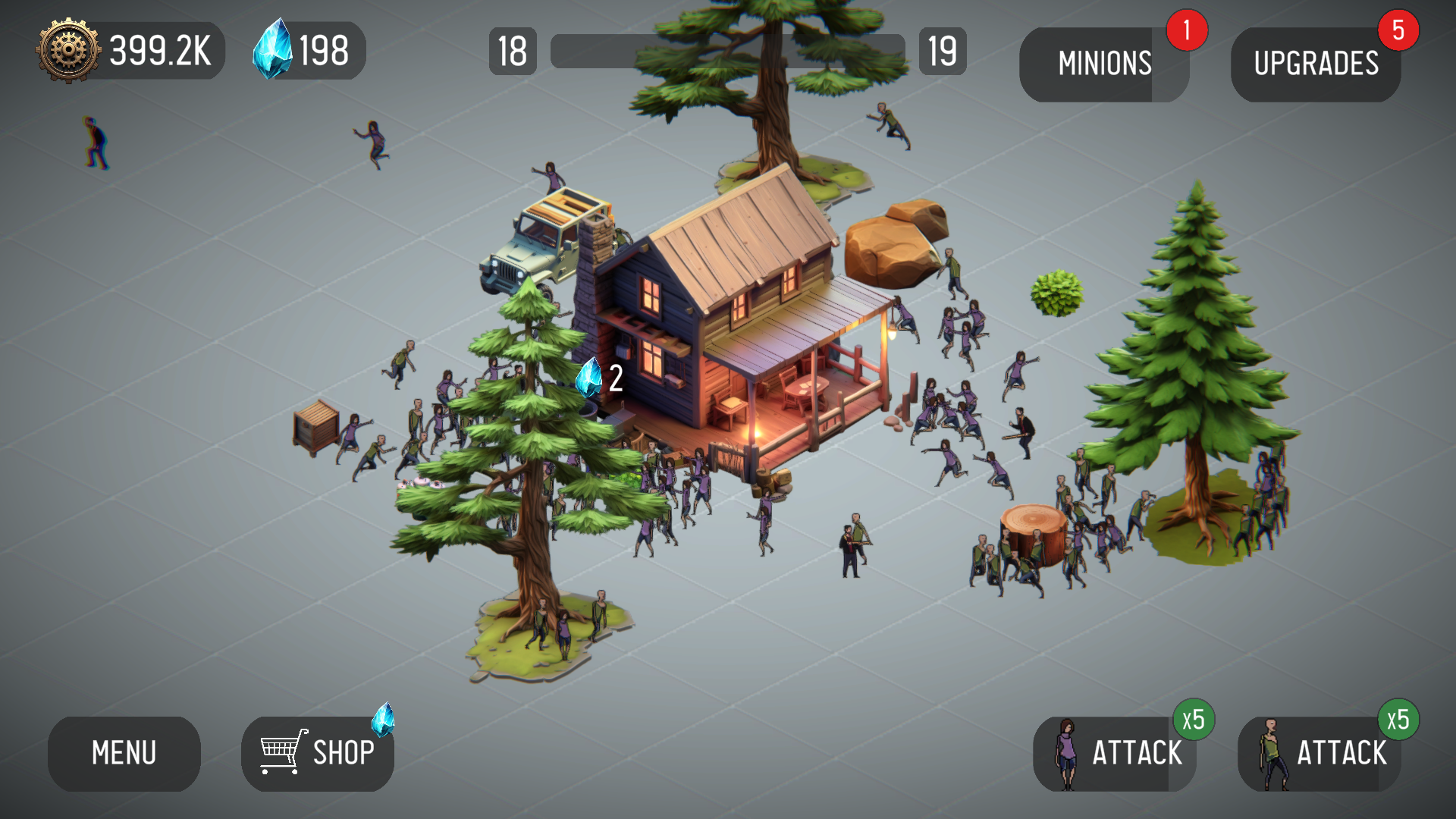The image size is (1456, 819).
Task: Open the Upgrades panel
Action: click(1316, 64)
